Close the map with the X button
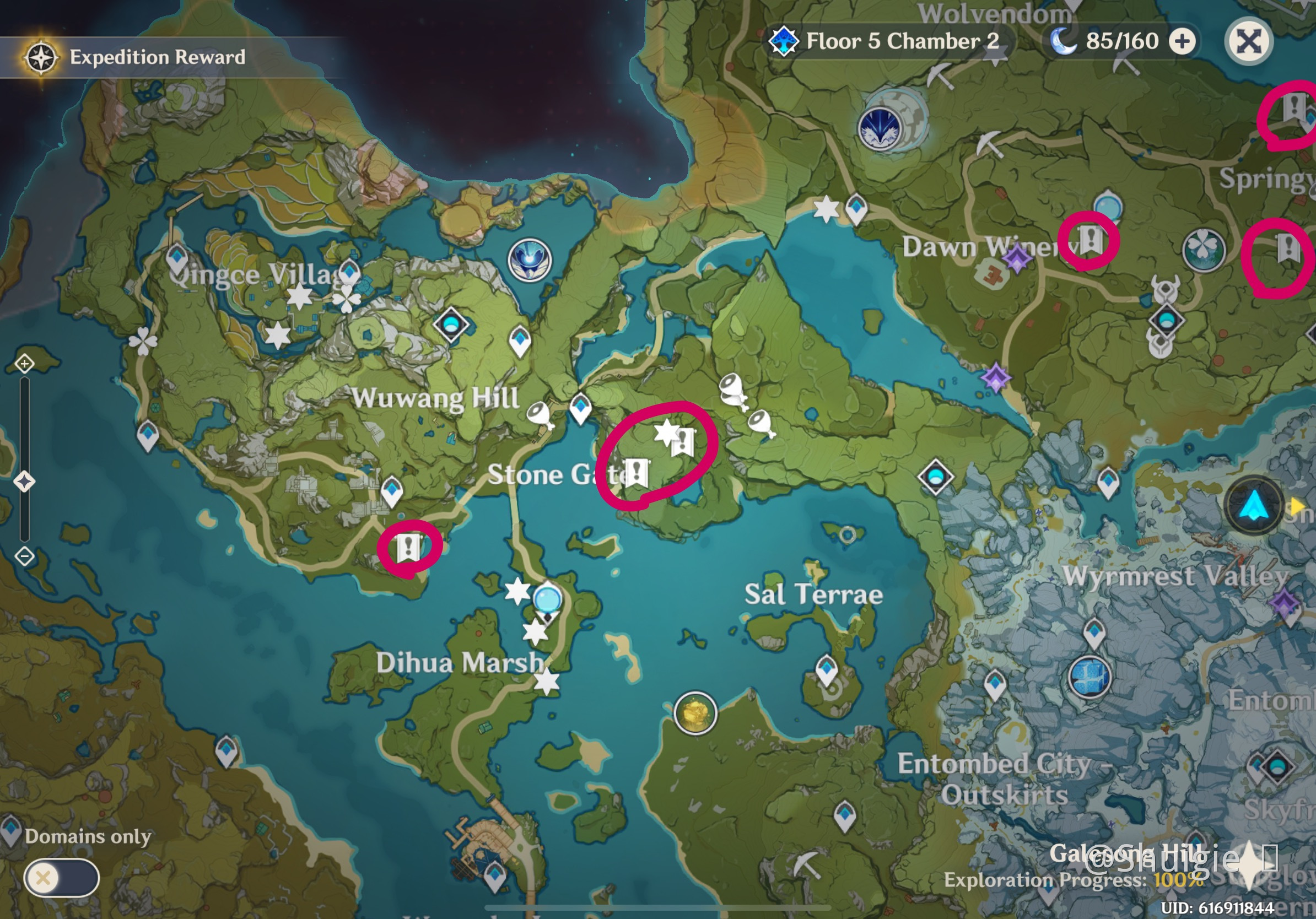The image size is (1316, 919). click(x=1248, y=41)
